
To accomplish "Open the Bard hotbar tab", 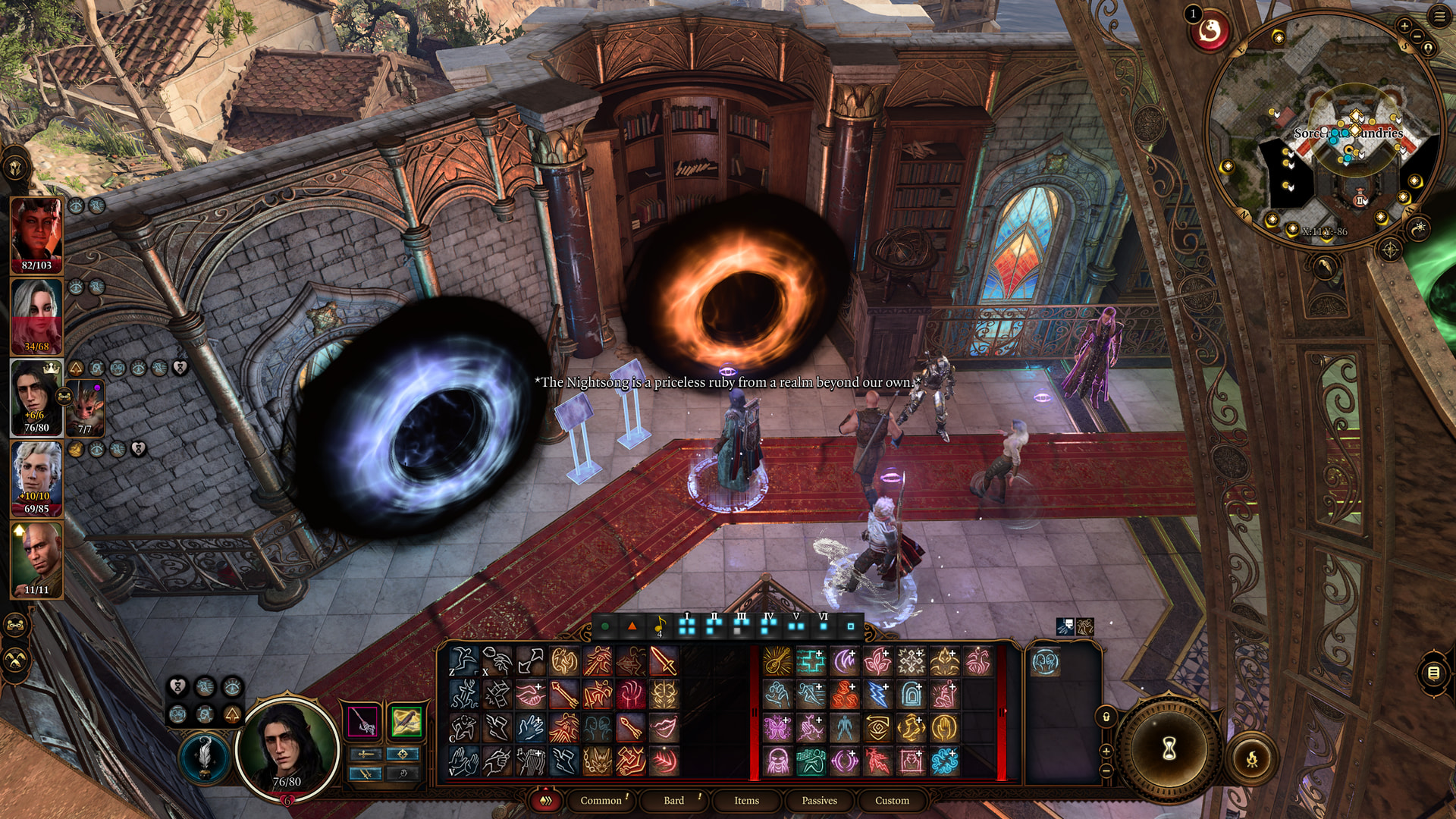I will tap(673, 800).
